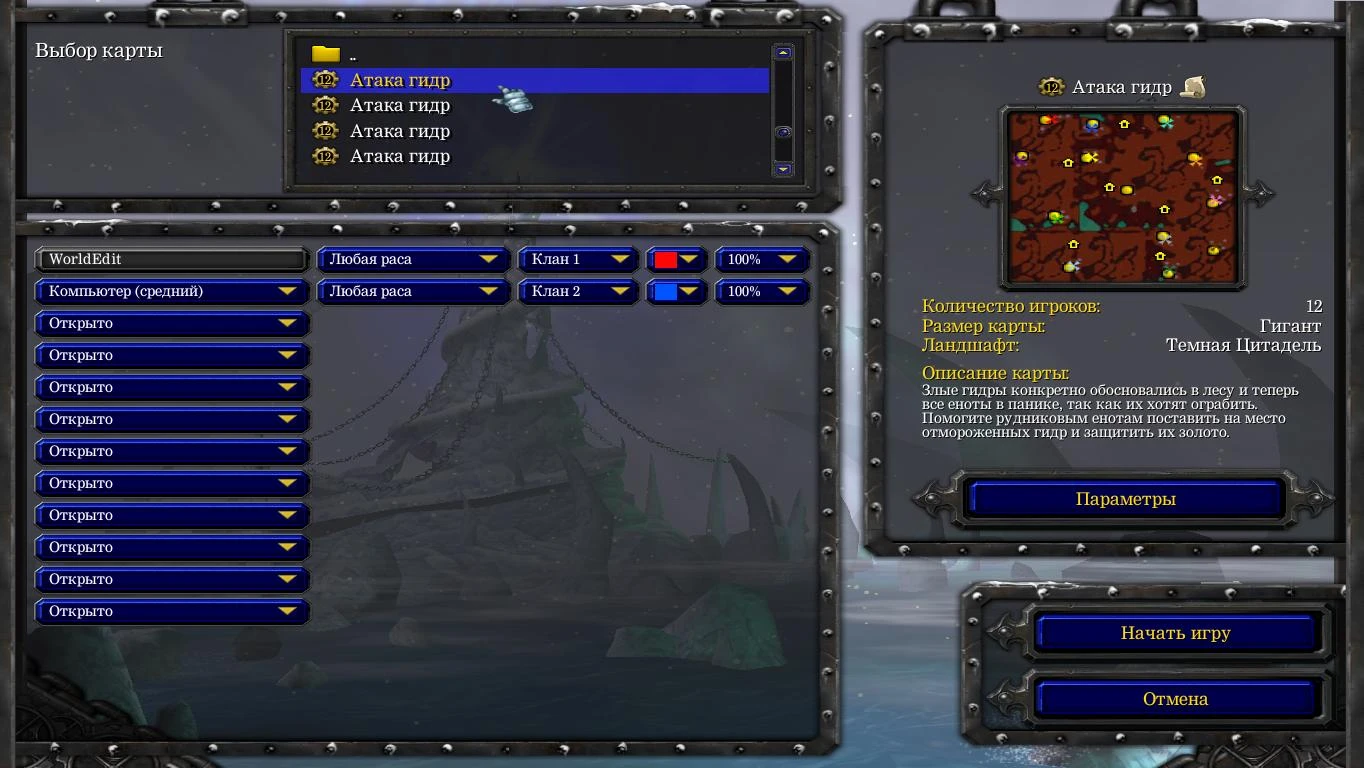Click the Отмена button

tap(1178, 698)
